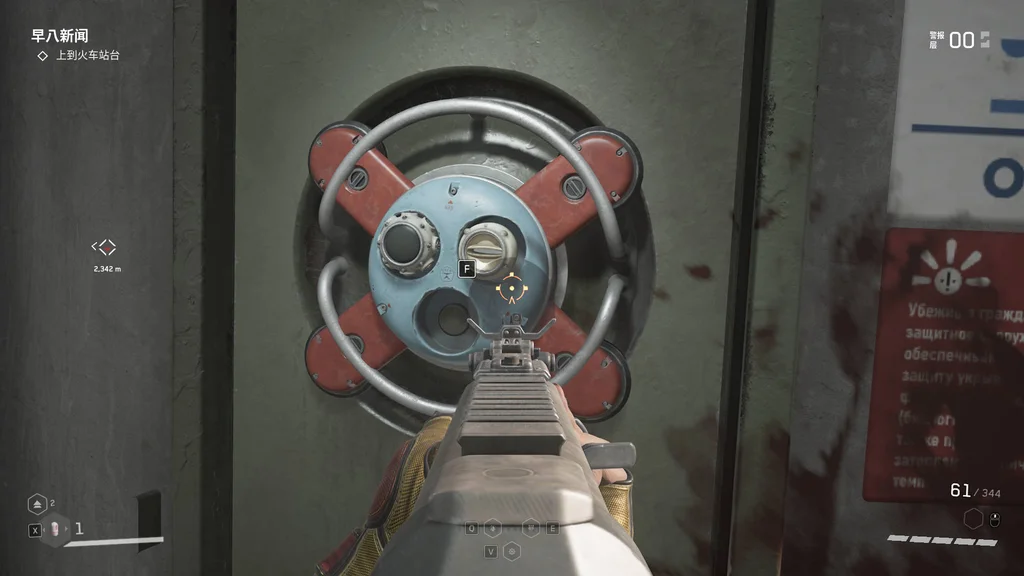Click the empty hexagon weapon slot beside the mouse glyph

973,519
